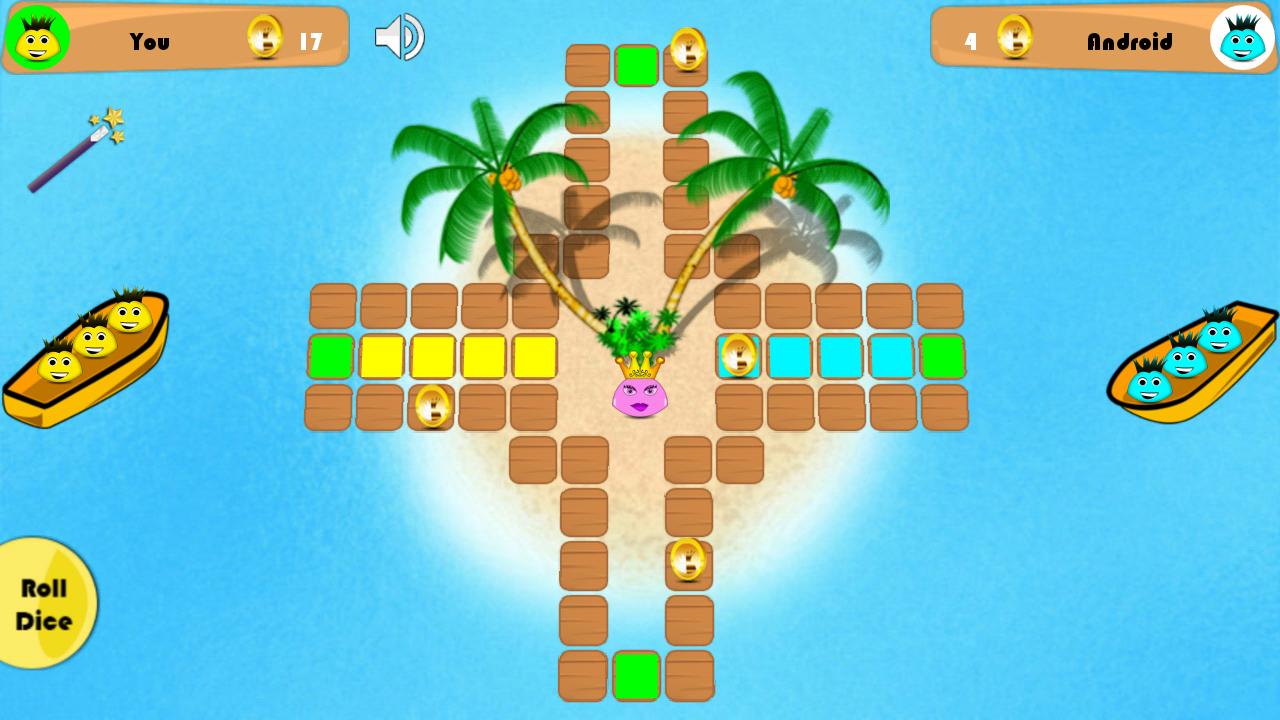This screenshot has height=720, width=1280.
Task: Click the You player name banner
Action: [x=149, y=42]
